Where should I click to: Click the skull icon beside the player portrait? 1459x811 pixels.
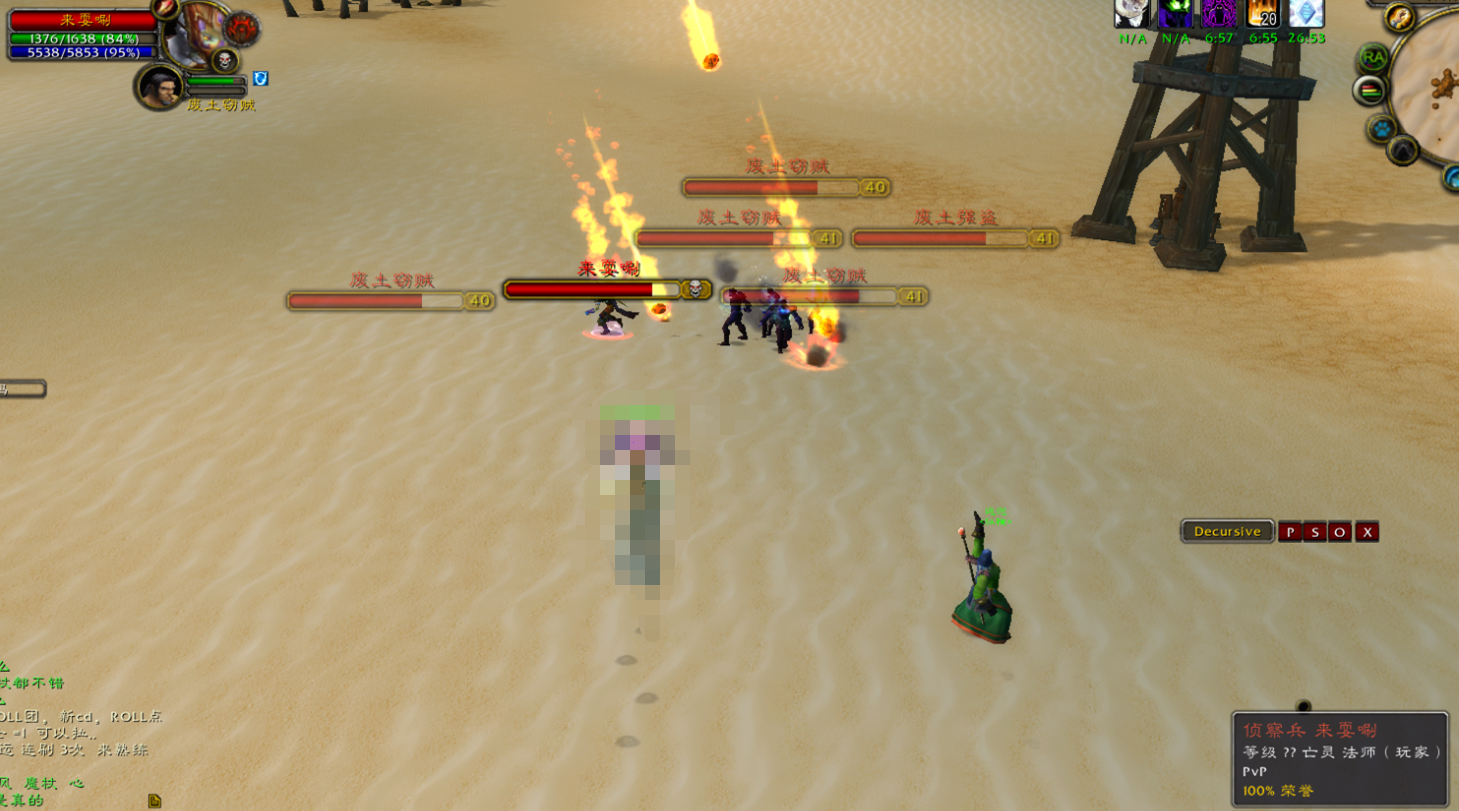(x=225, y=62)
